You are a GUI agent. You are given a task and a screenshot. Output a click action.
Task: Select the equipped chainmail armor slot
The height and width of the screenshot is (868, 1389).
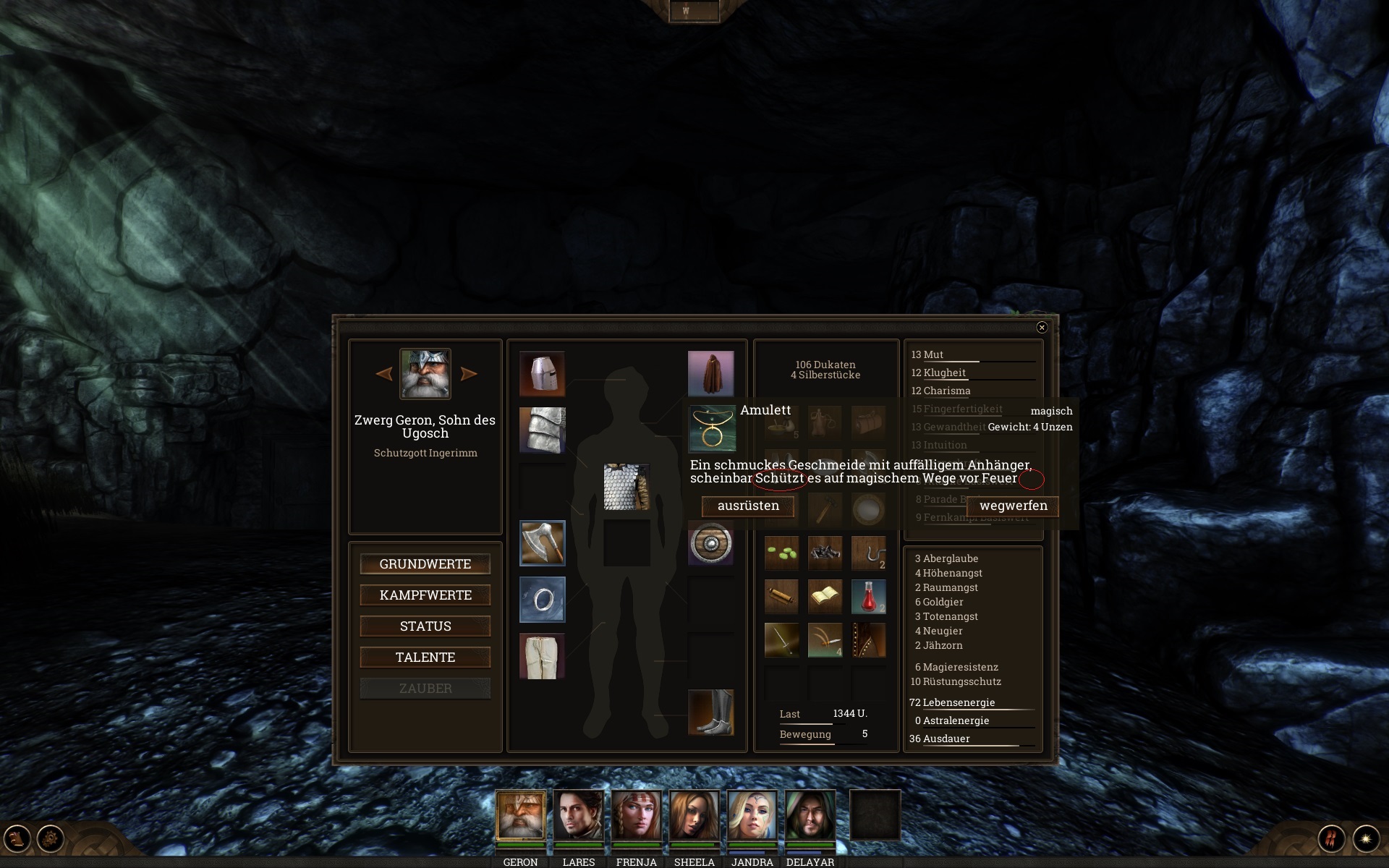(x=626, y=487)
